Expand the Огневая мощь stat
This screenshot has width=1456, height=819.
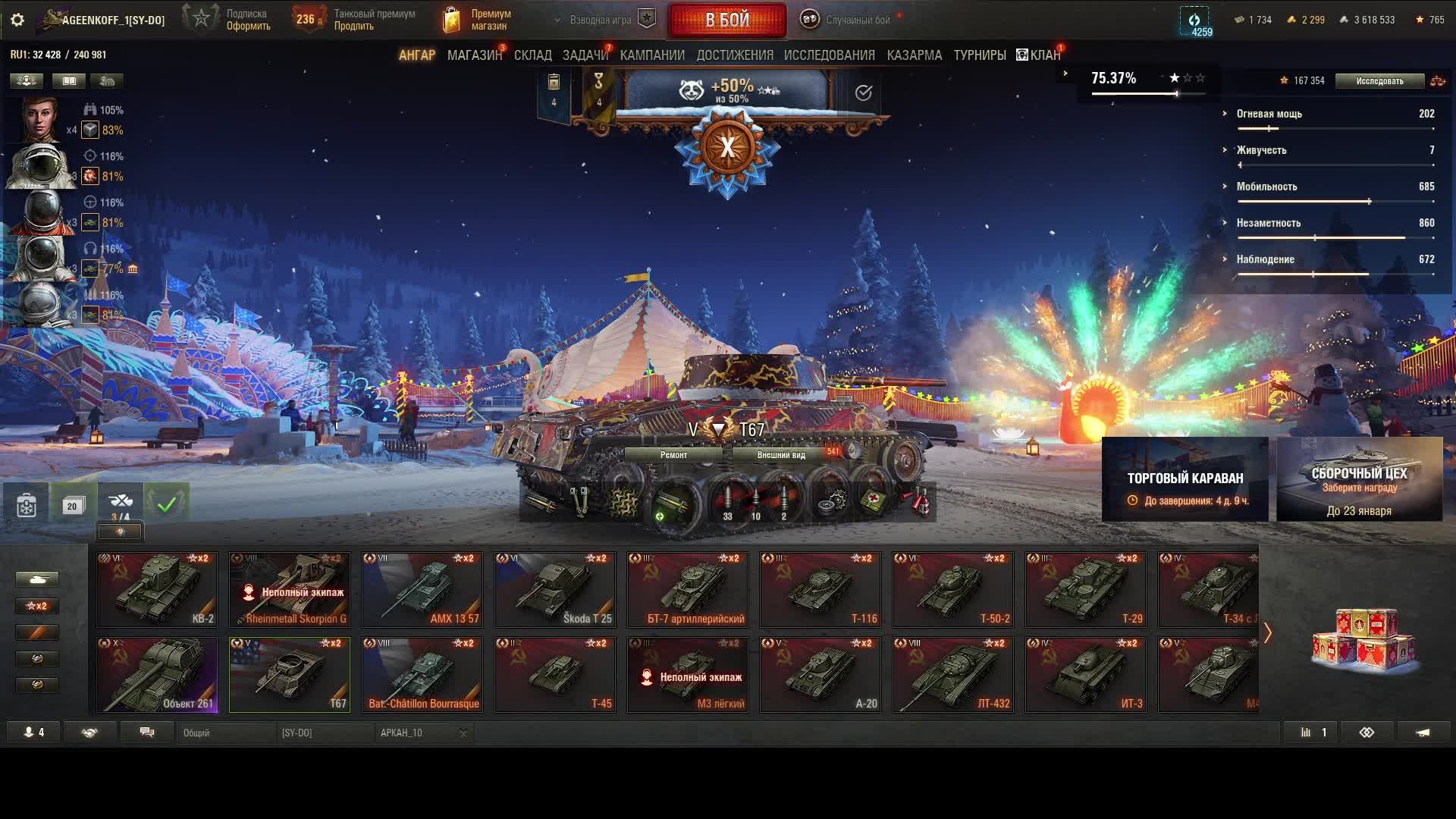[1225, 114]
